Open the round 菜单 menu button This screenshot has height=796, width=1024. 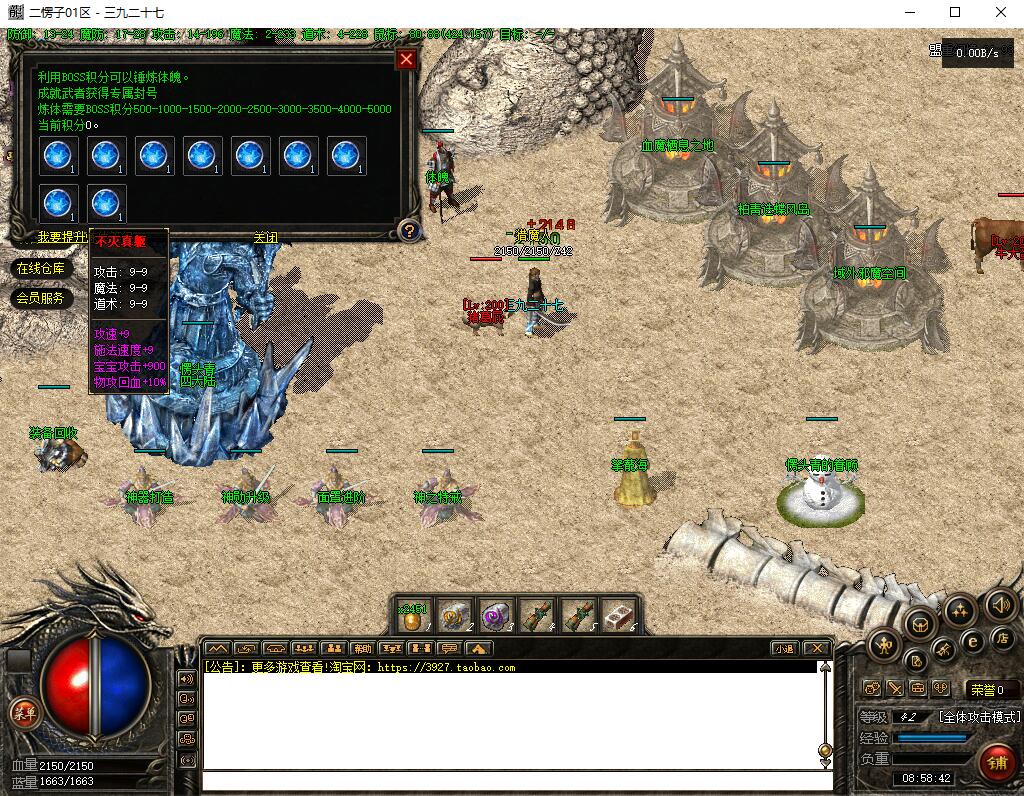point(23,713)
